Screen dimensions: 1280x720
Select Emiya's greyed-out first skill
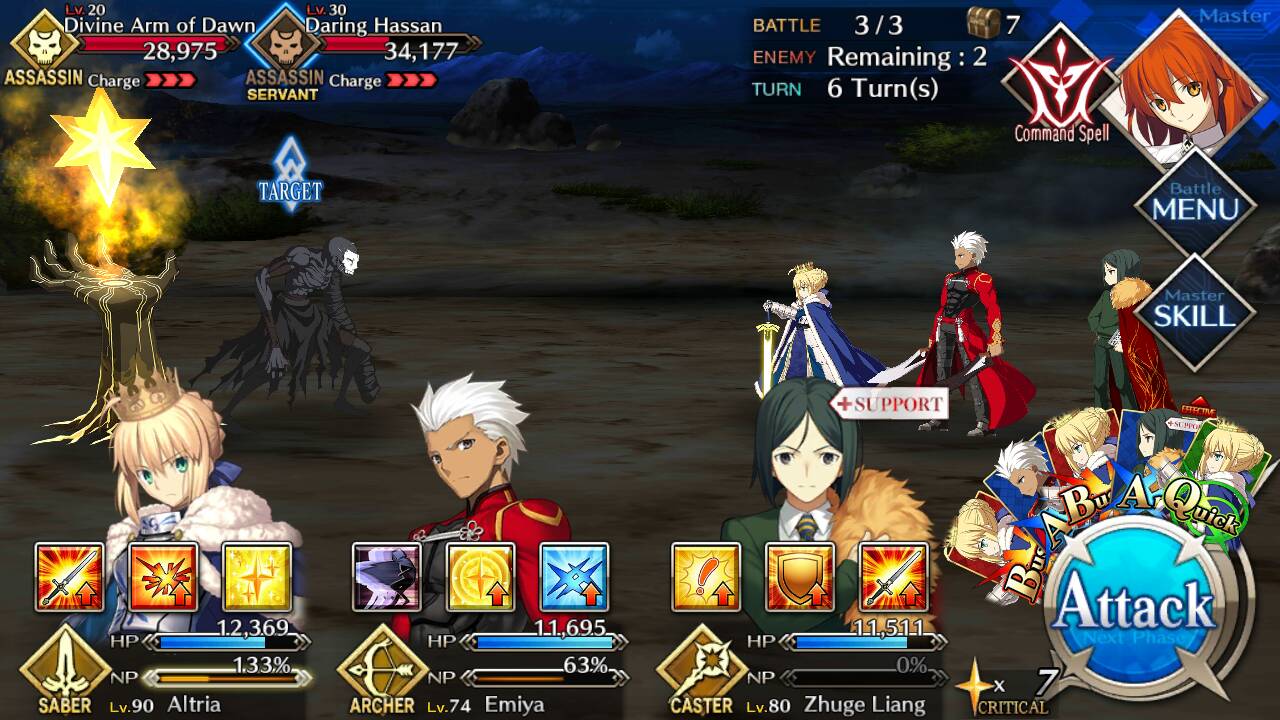click(x=387, y=577)
